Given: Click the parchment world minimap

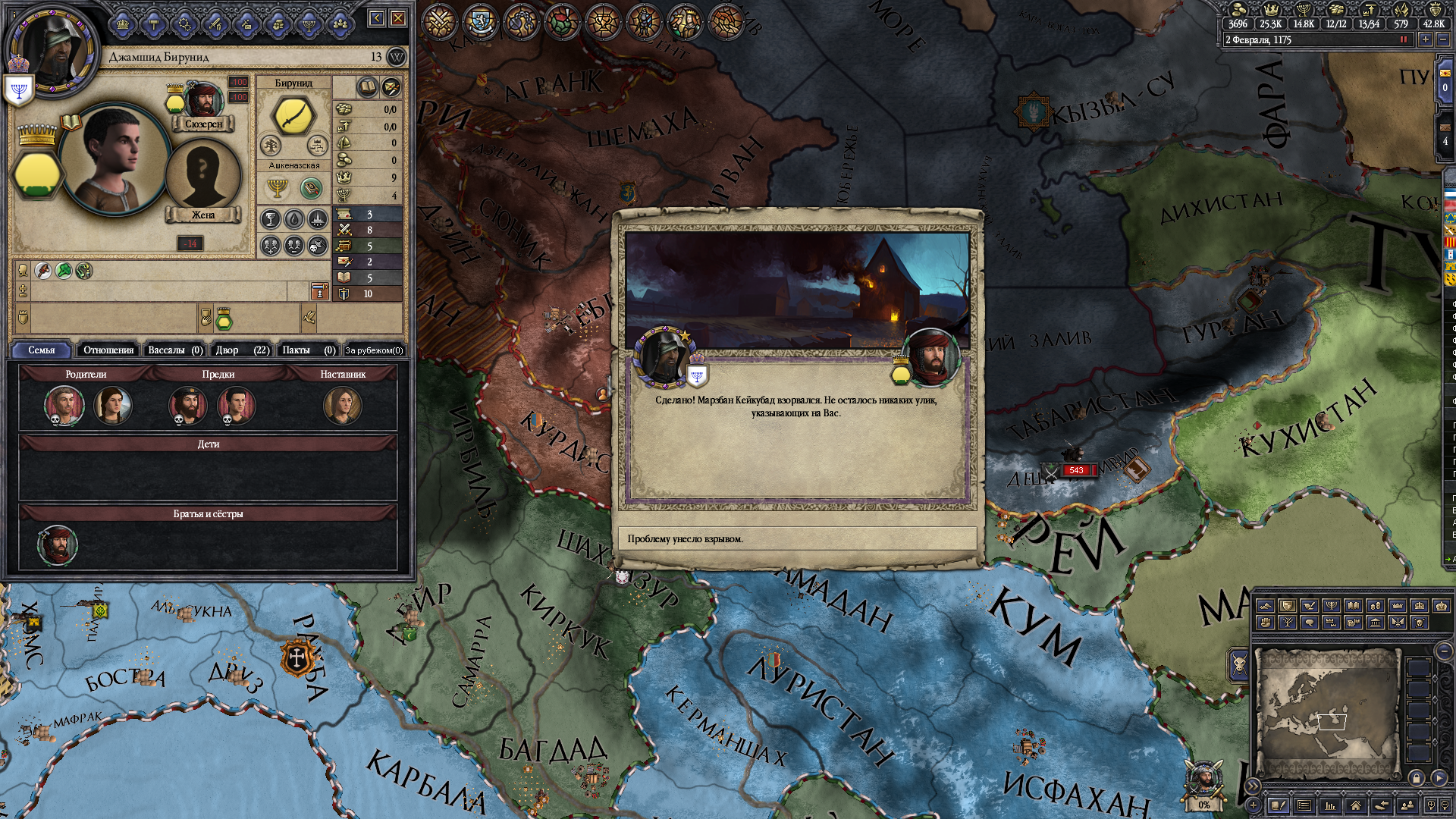Looking at the screenshot, I should (1327, 713).
